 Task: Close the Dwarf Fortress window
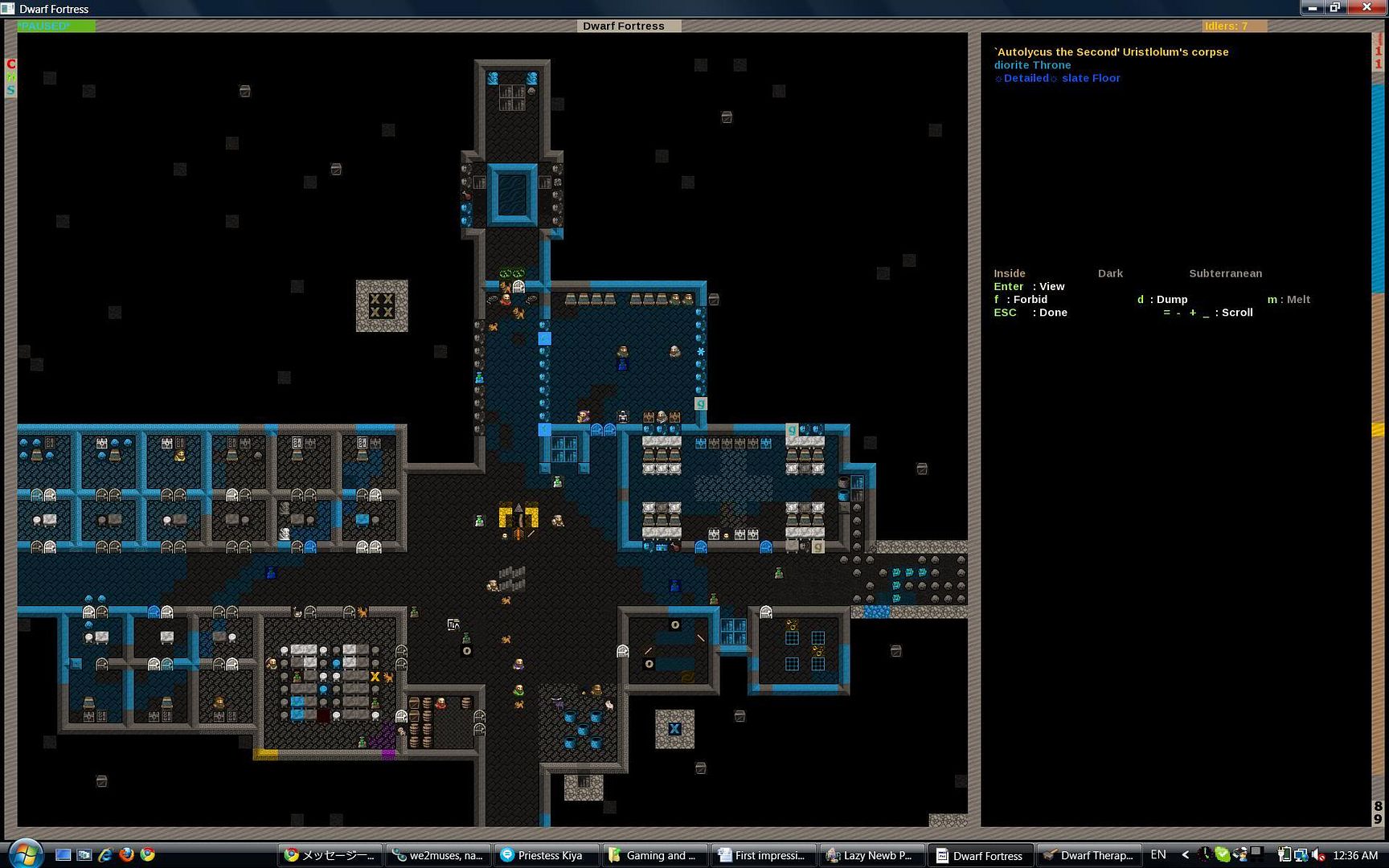click(1366, 8)
